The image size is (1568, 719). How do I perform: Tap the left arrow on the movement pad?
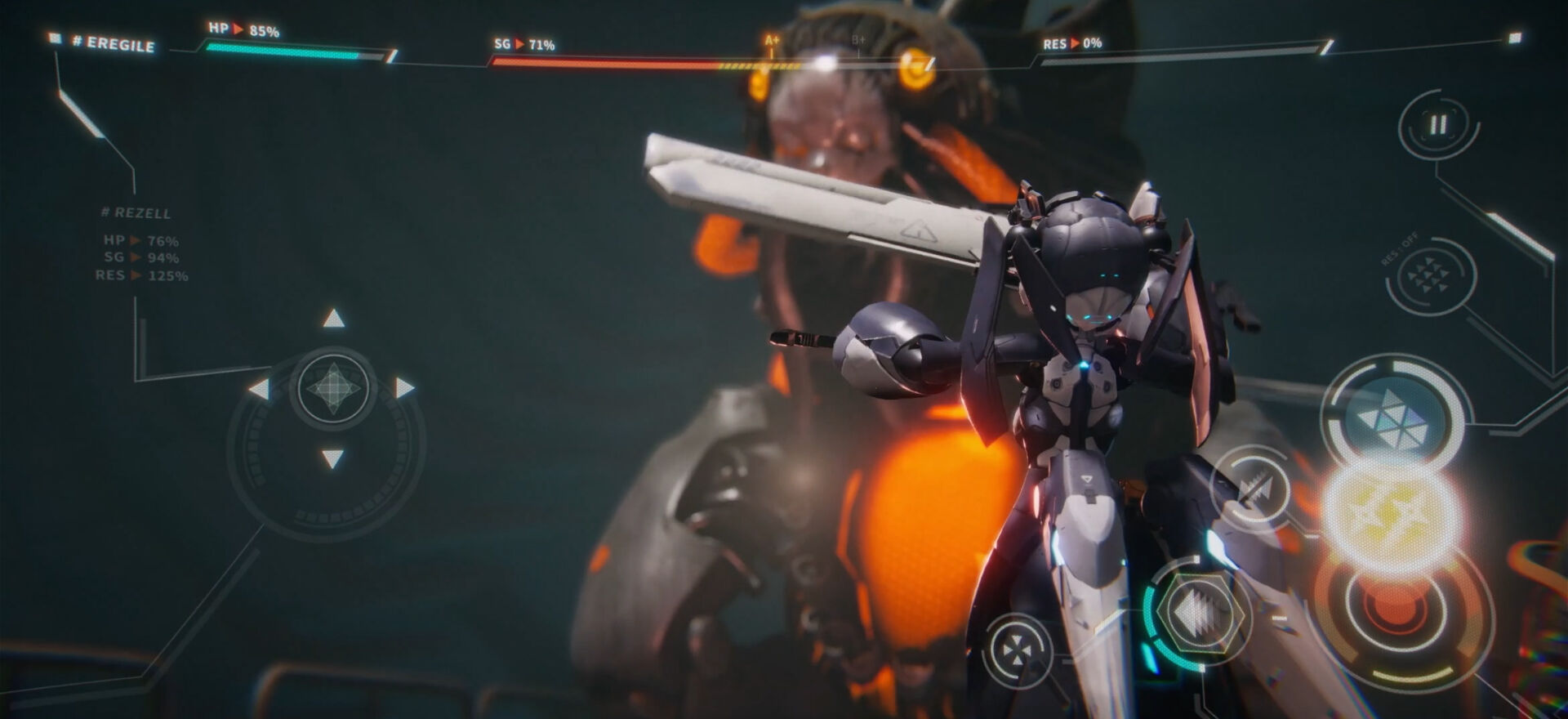click(260, 389)
